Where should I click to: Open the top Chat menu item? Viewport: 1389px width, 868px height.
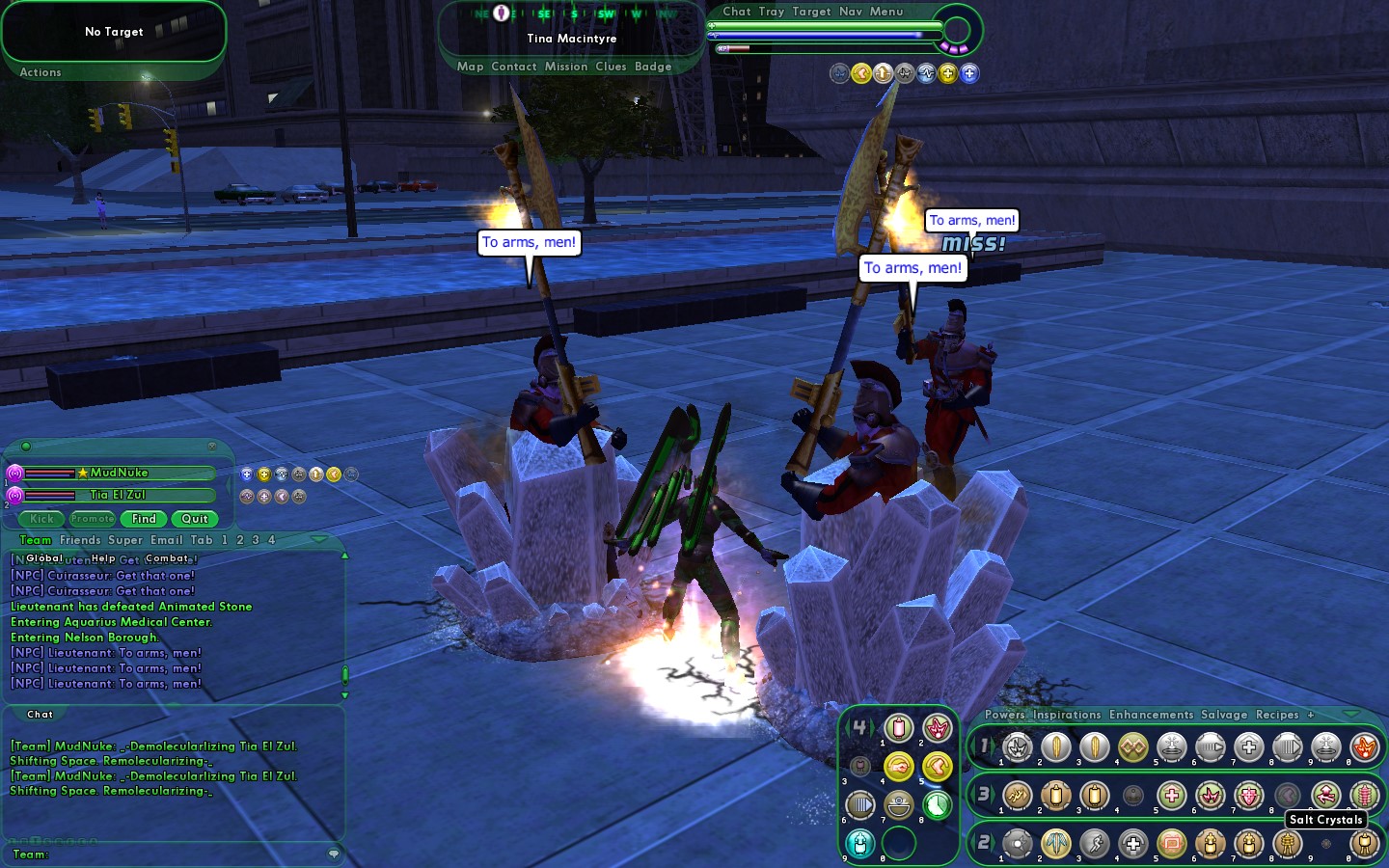[736, 12]
